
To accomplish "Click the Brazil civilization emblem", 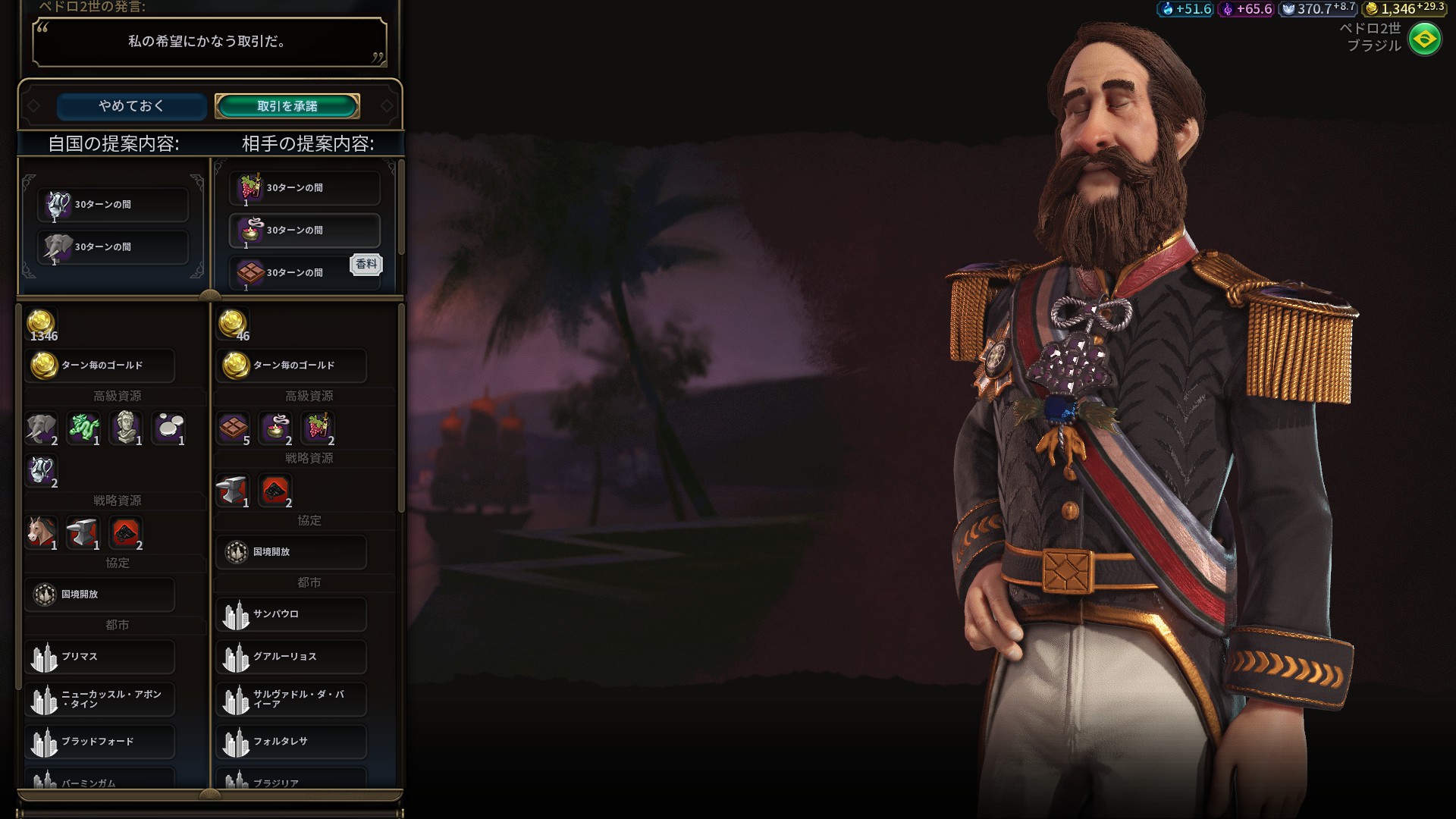I will (1424, 39).
